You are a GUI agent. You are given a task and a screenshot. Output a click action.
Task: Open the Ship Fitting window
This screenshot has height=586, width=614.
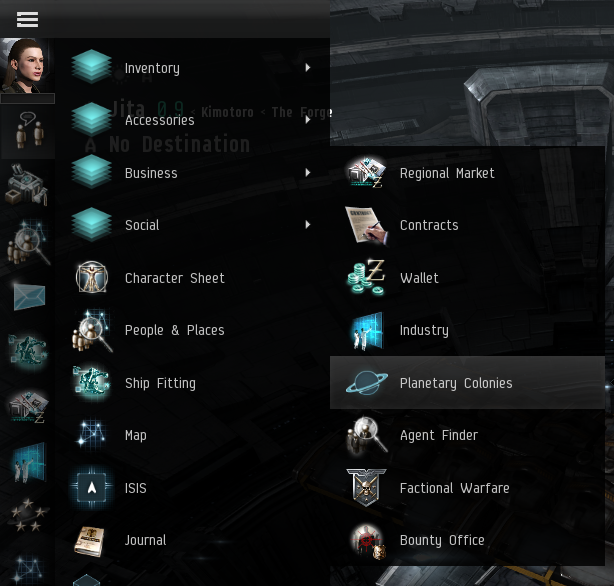pos(160,383)
